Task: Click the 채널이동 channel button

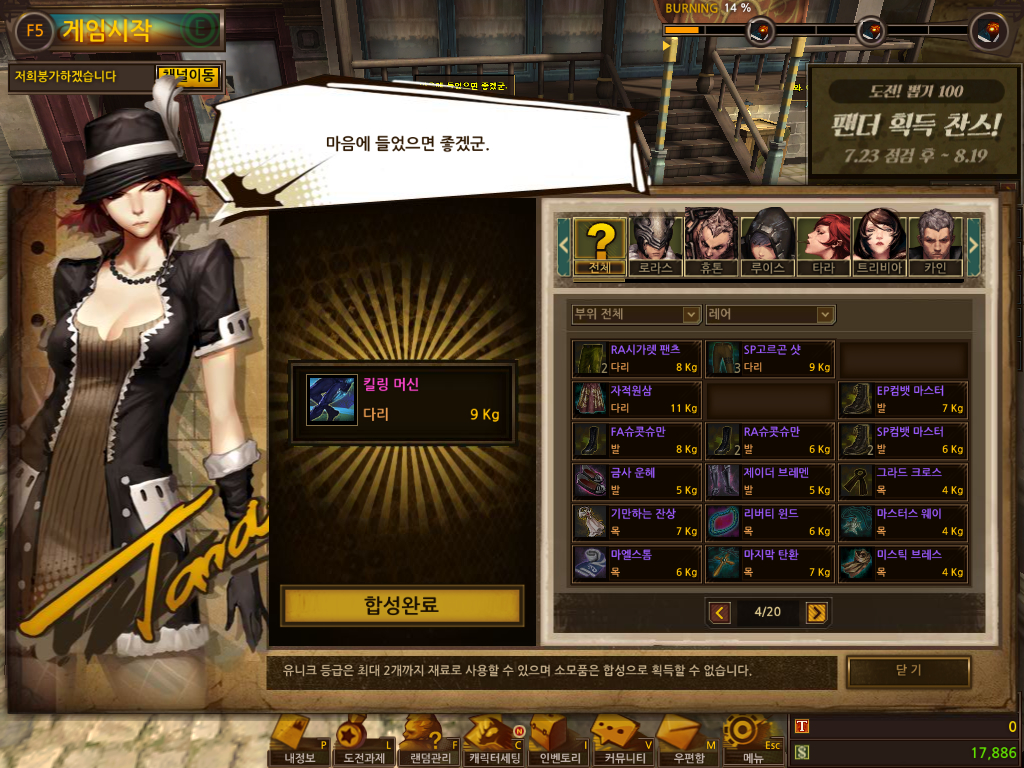Action: [x=188, y=76]
